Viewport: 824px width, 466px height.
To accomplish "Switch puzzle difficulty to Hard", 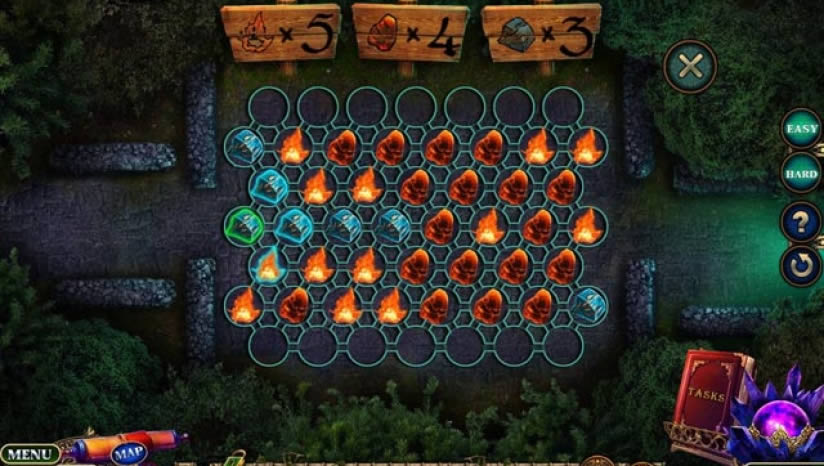I will pos(802,173).
